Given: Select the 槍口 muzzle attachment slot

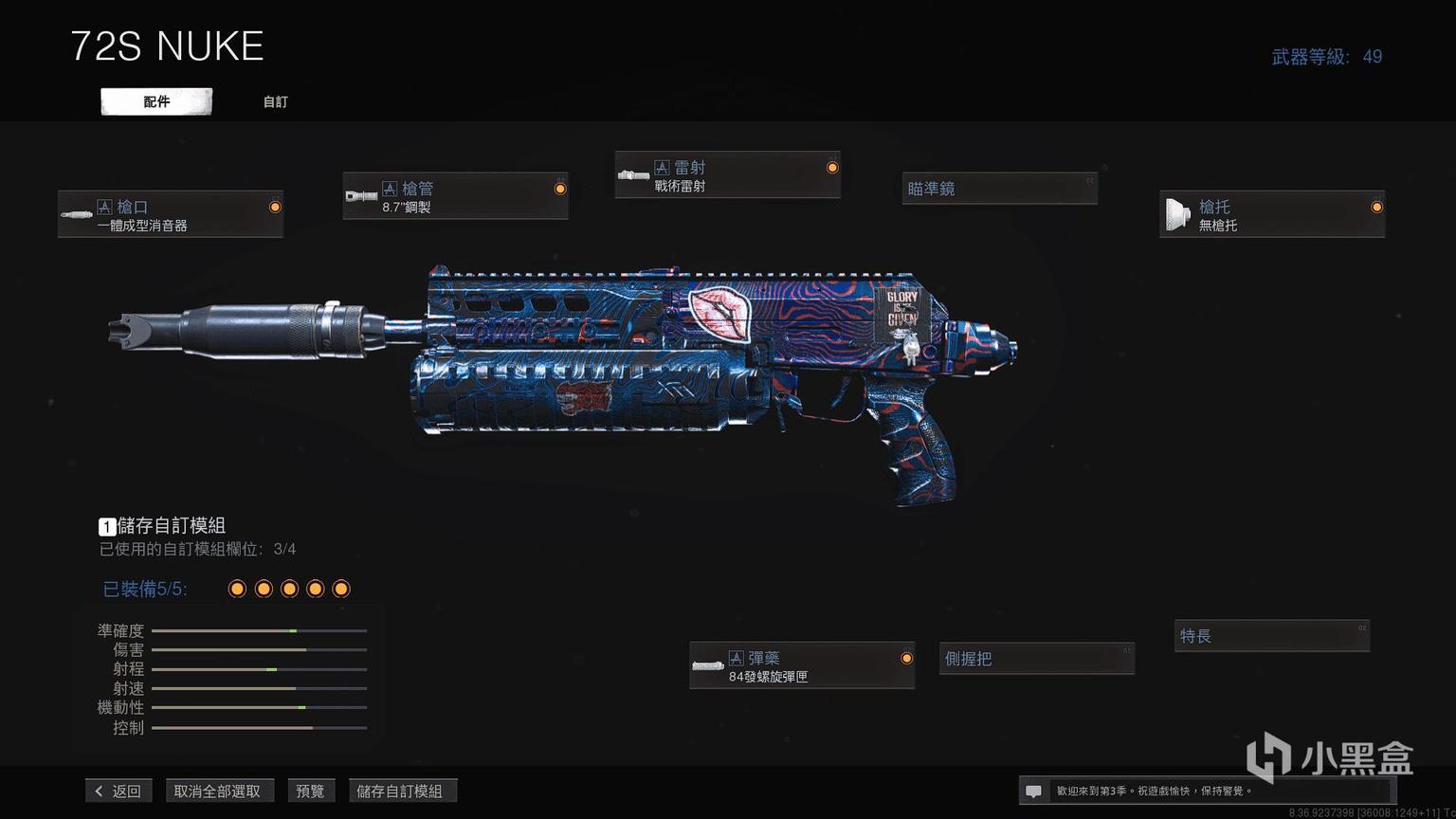Looking at the screenshot, I should [171, 214].
